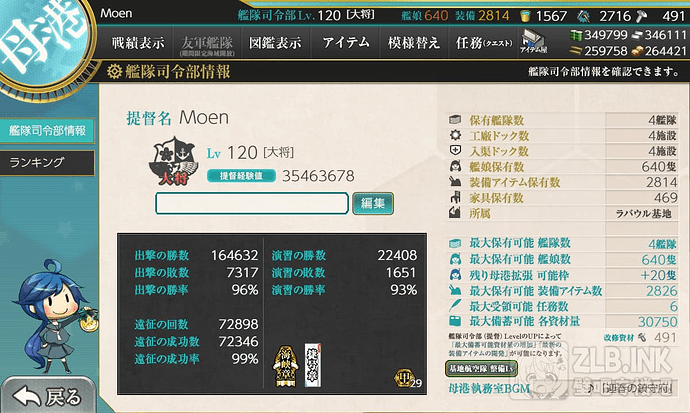690x413 pixels.
Task: Open the アイテム menu
Action: (x=344, y=43)
